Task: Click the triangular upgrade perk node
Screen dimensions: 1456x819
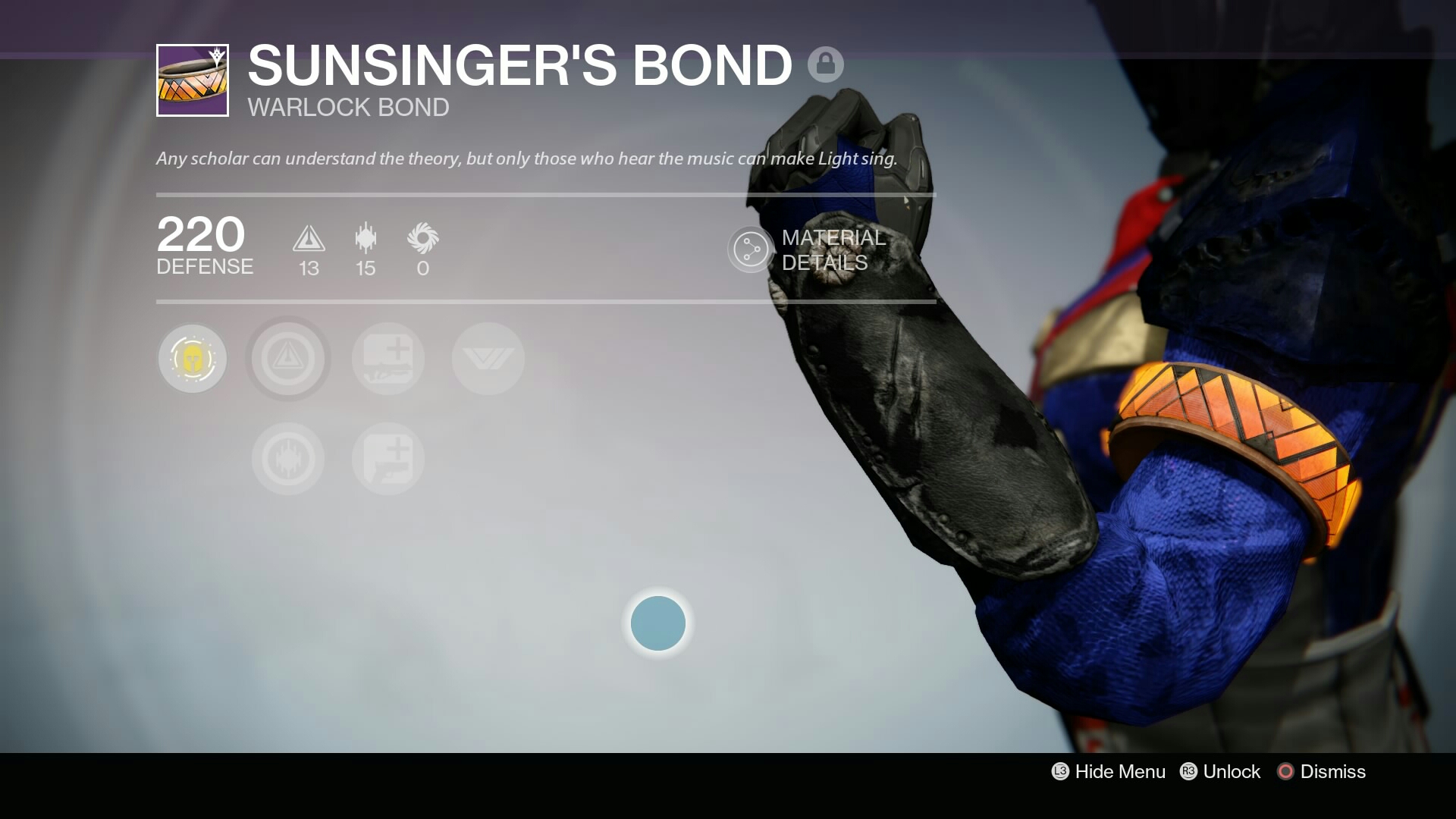Action: [x=288, y=359]
